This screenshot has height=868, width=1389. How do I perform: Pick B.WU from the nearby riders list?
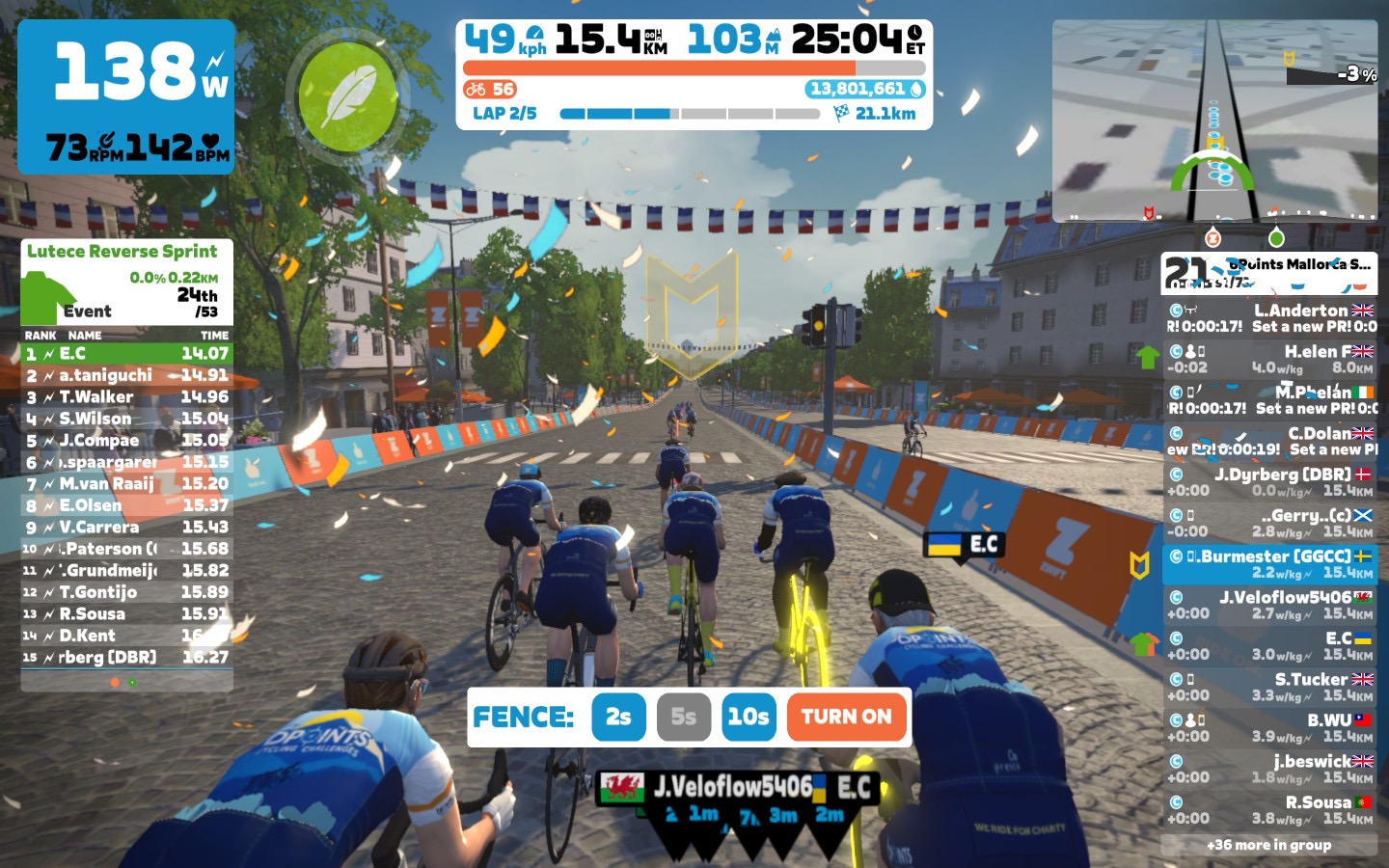tap(1269, 728)
